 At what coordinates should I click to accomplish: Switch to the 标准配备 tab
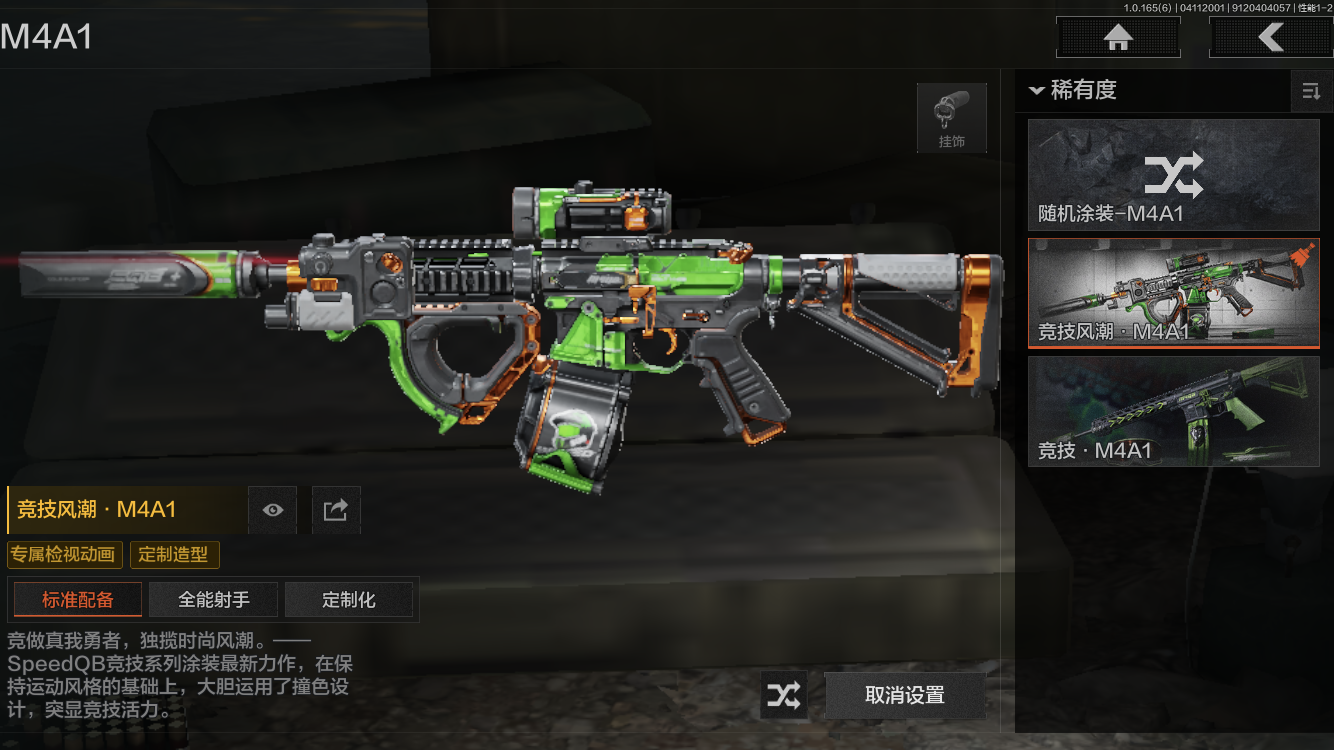click(x=78, y=600)
